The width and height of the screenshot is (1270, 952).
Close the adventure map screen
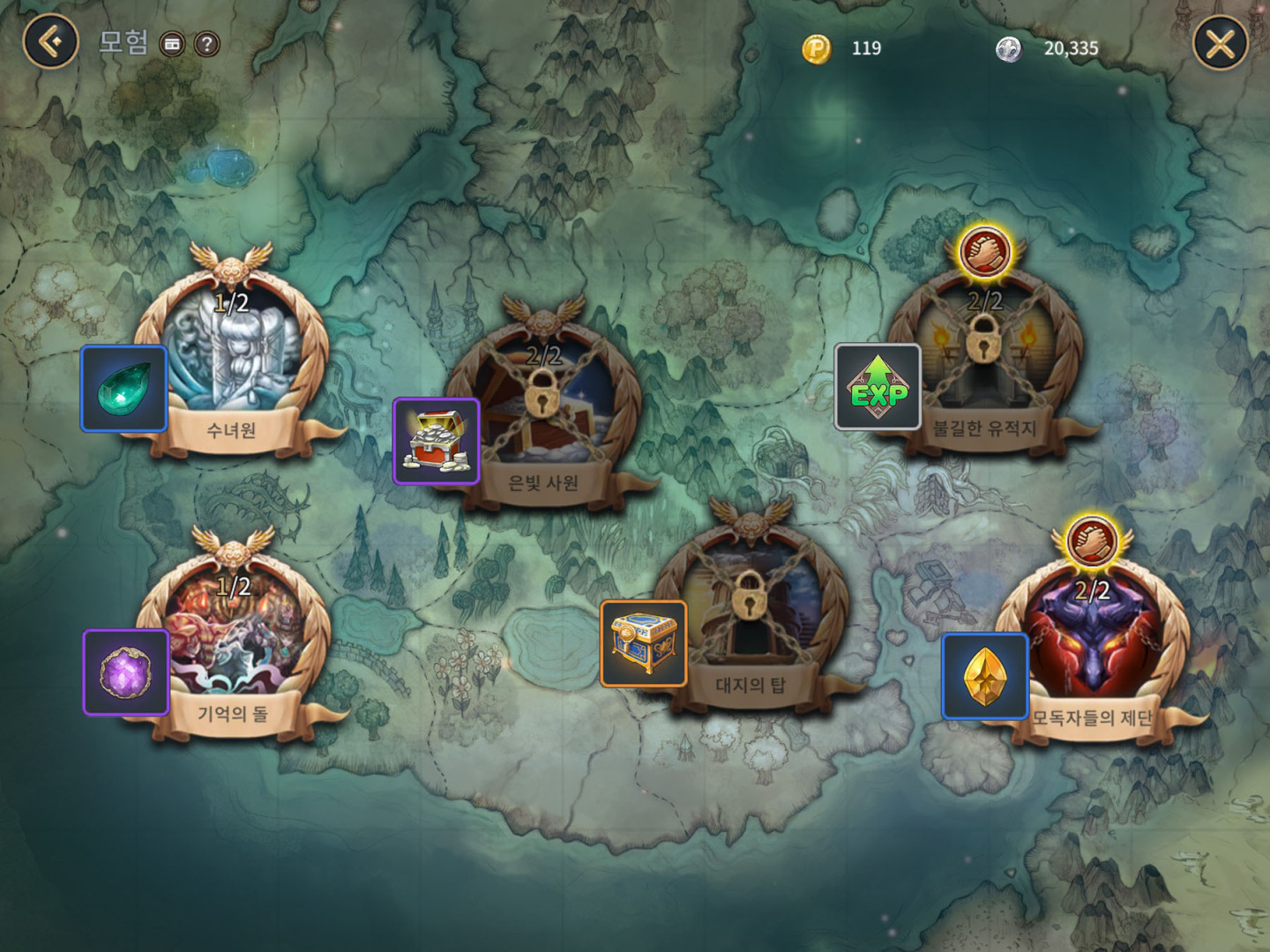(1220, 43)
